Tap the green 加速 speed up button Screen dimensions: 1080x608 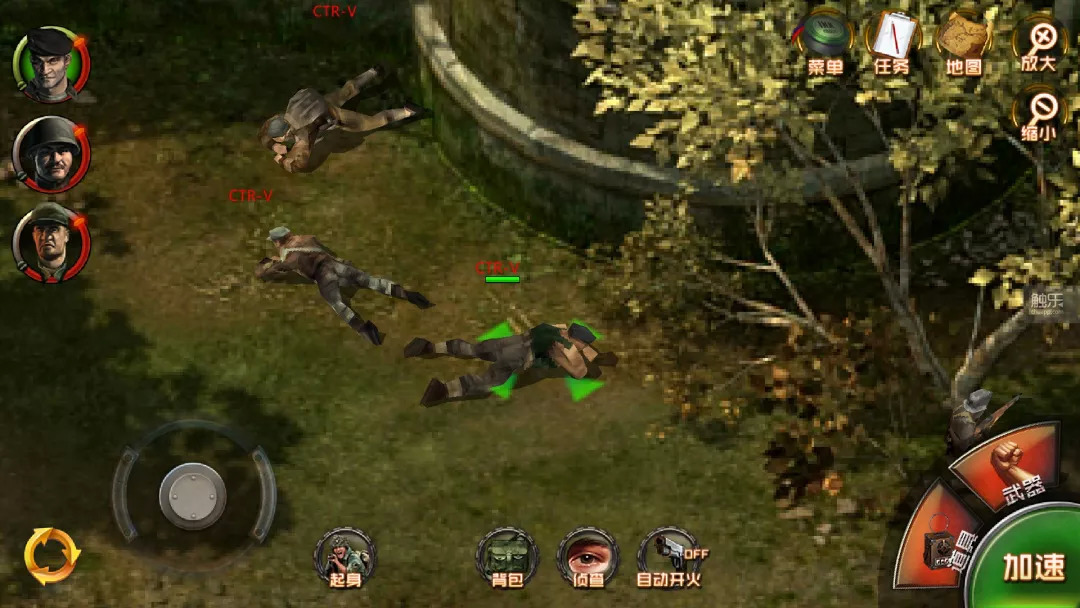click(1036, 566)
